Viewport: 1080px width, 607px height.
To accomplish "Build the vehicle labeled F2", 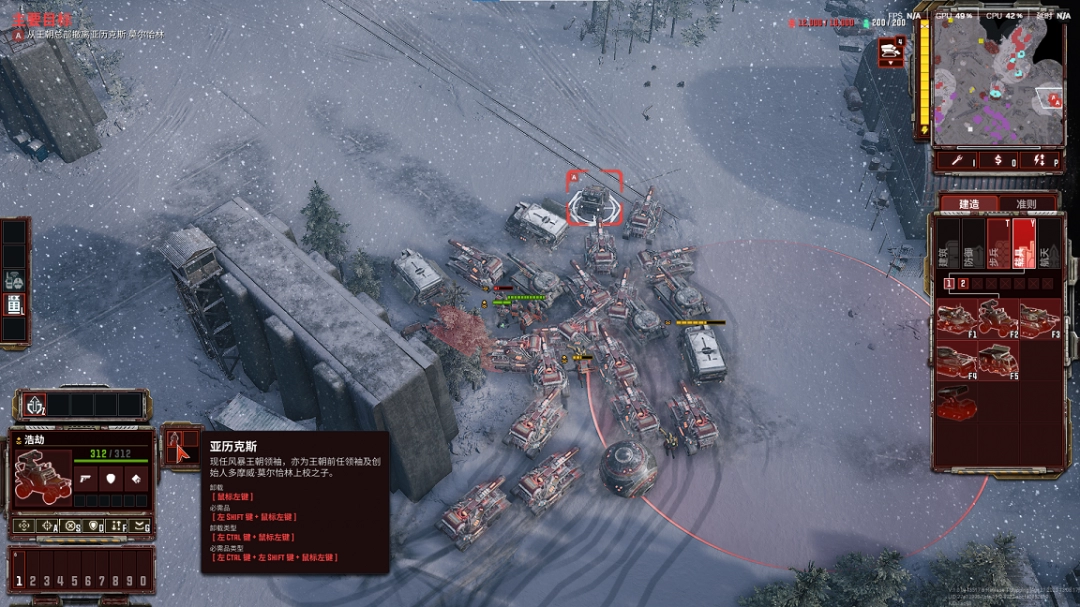I will (998, 319).
